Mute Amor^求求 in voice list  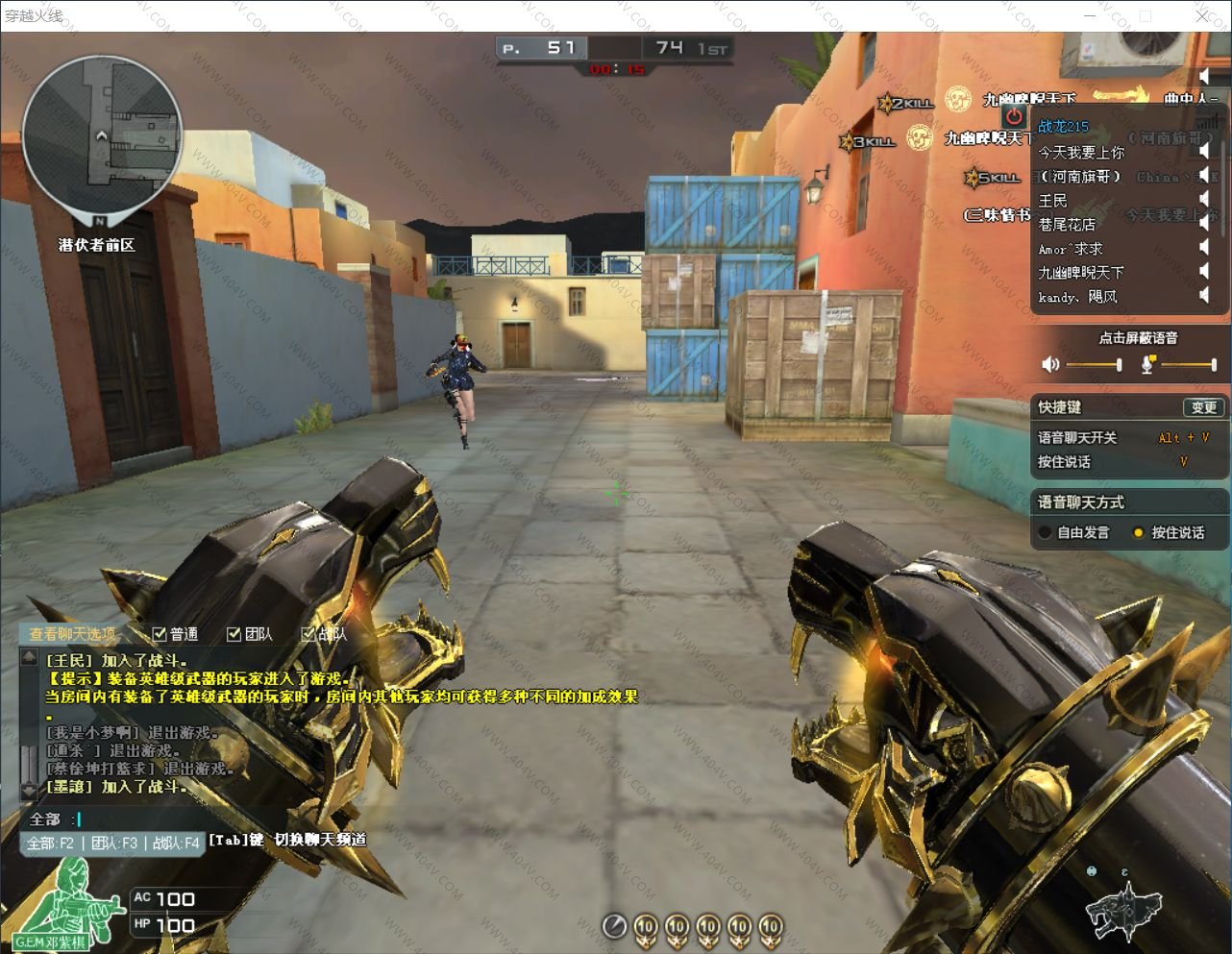click(x=1203, y=248)
